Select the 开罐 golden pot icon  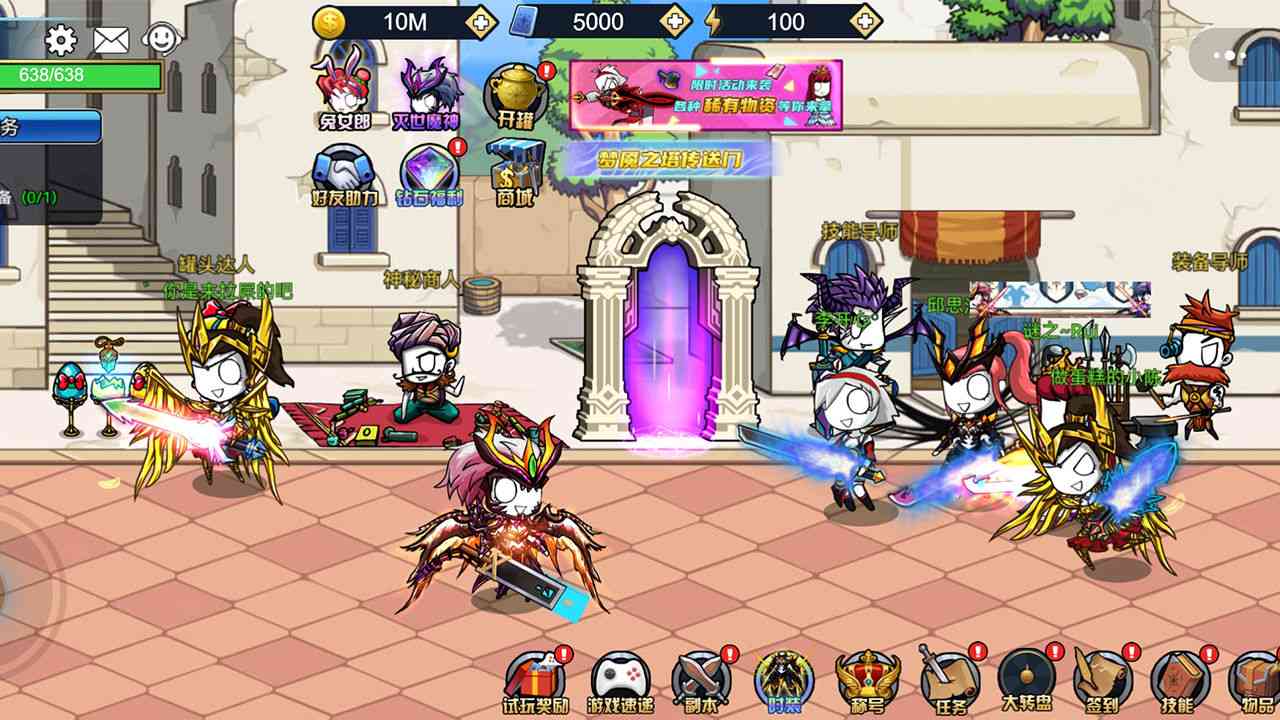point(513,88)
